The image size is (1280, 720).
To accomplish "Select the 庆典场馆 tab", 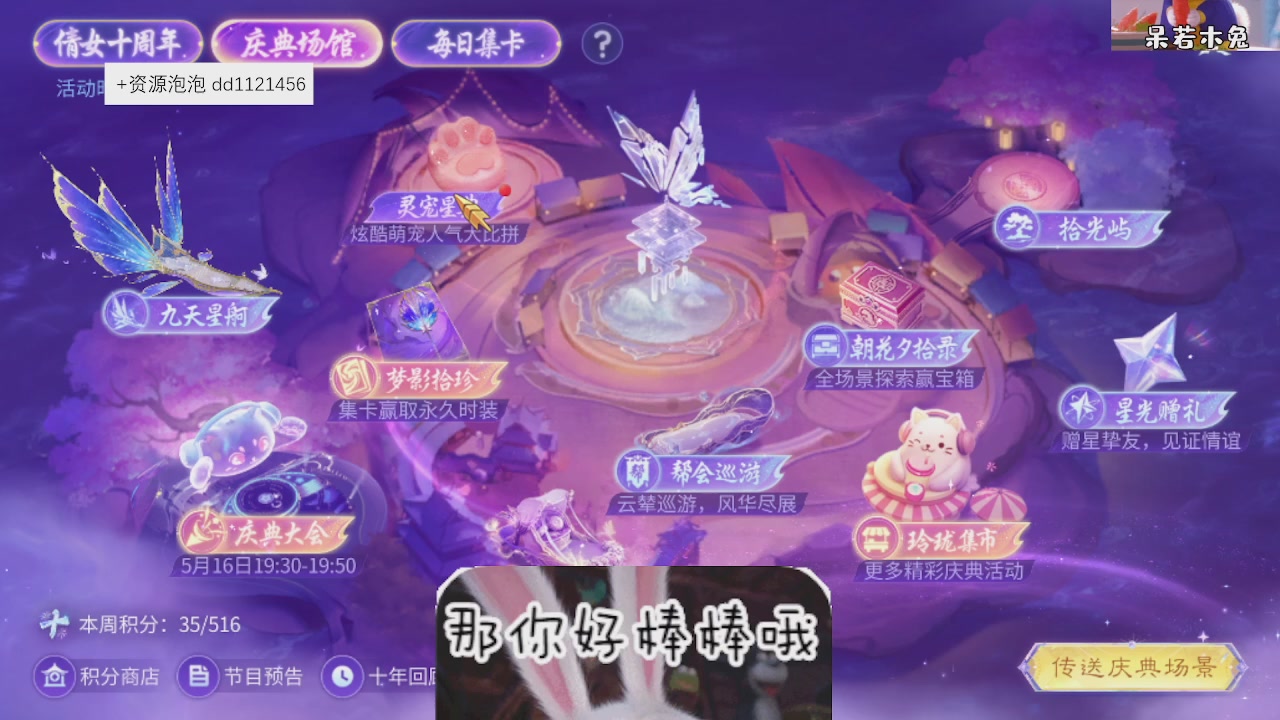I will pyautogui.click(x=296, y=41).
